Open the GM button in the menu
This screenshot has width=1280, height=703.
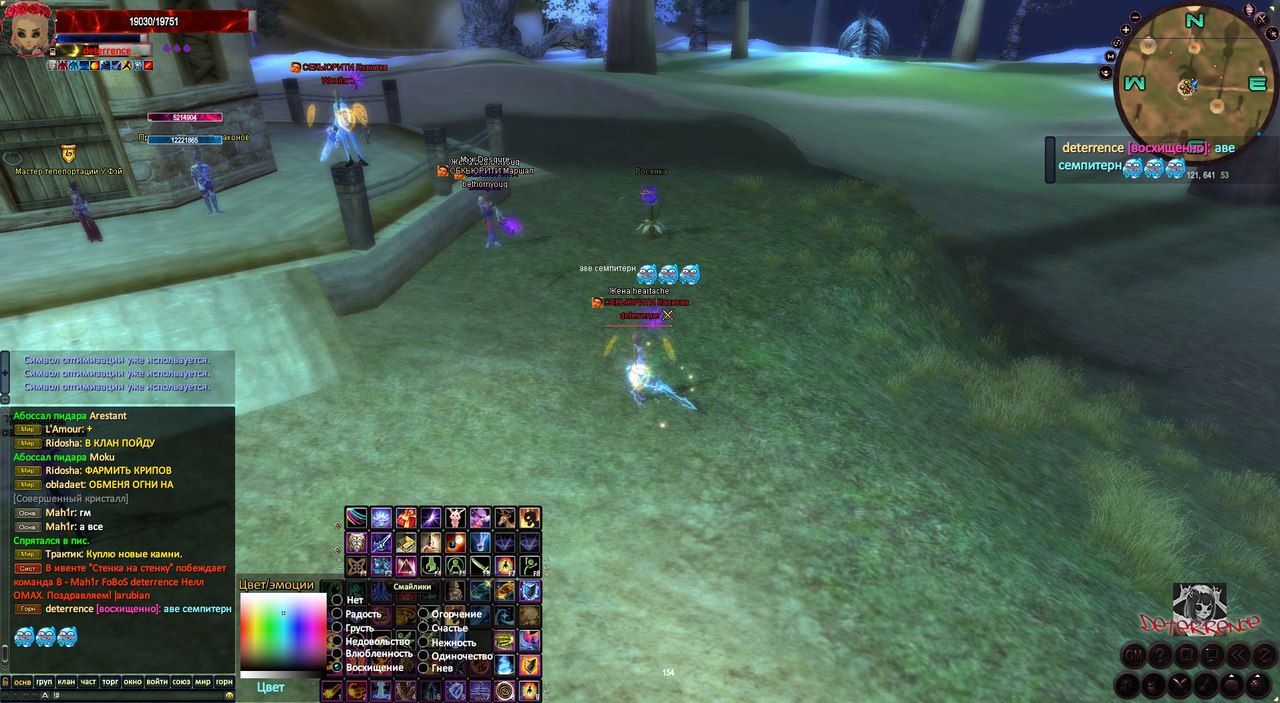pos(1133,655)
